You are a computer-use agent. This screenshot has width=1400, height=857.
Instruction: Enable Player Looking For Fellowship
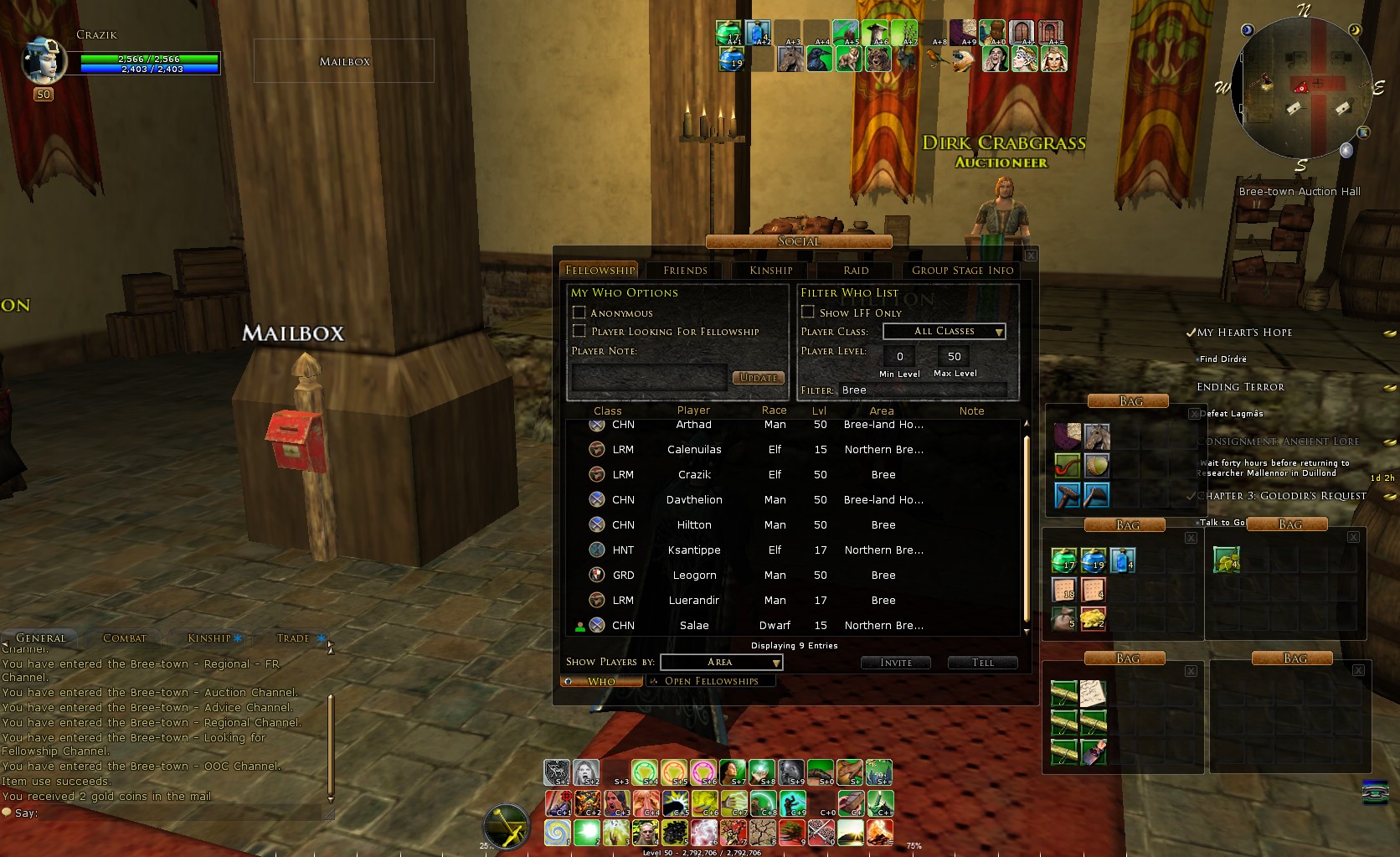point(579,331)
